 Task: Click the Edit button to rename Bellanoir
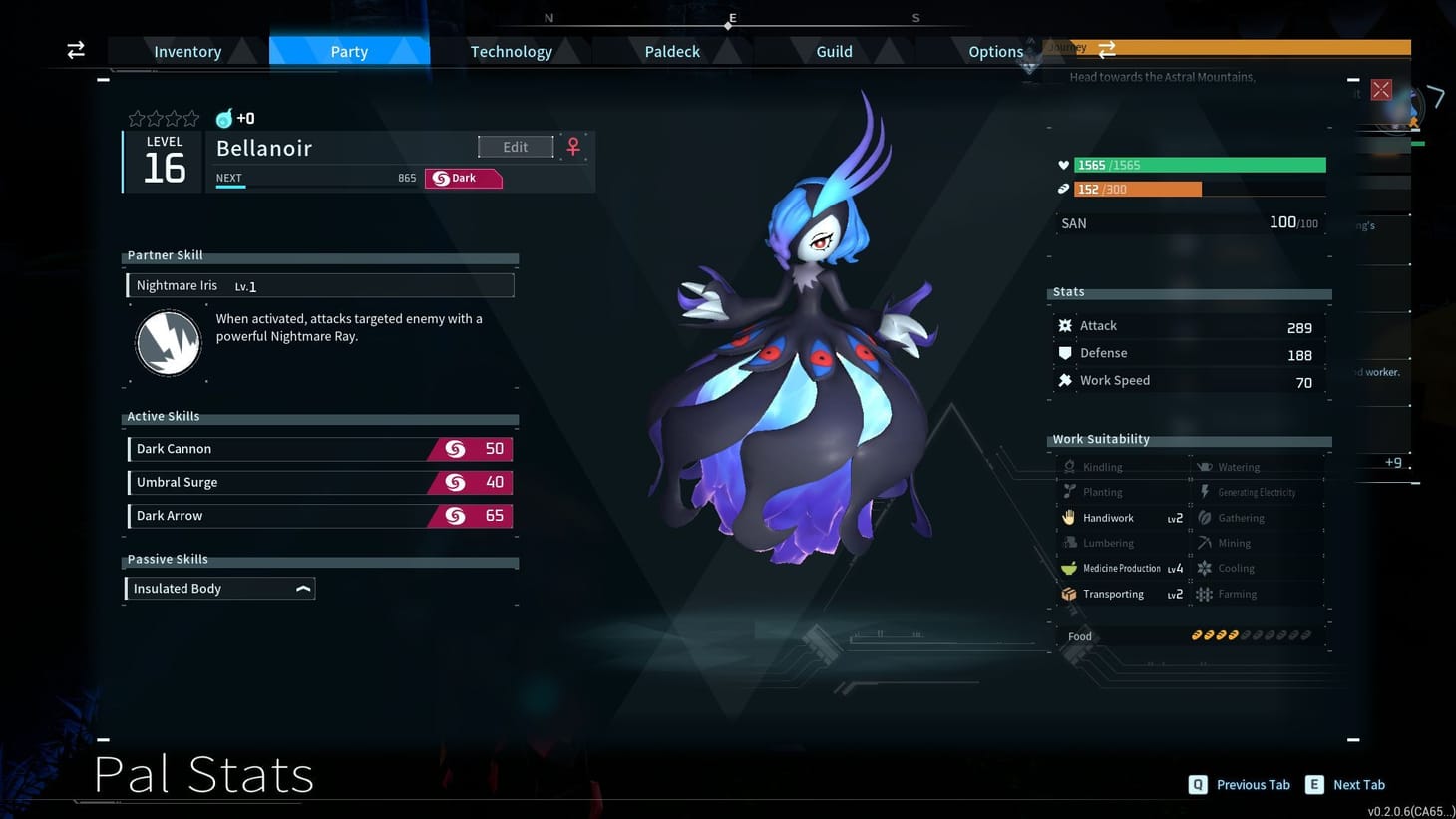[515, 146]
